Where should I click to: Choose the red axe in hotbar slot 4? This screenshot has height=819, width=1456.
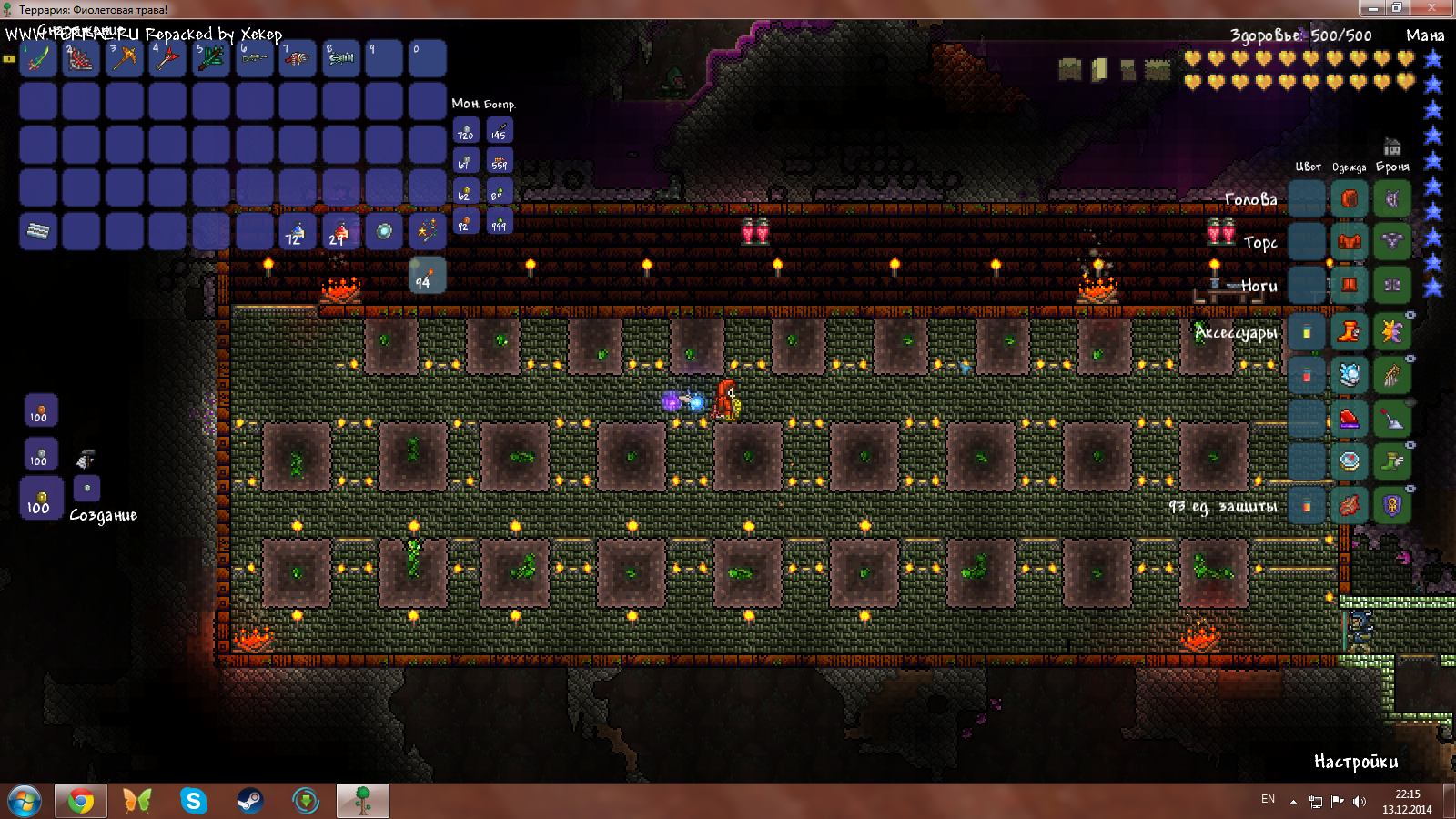167,59
